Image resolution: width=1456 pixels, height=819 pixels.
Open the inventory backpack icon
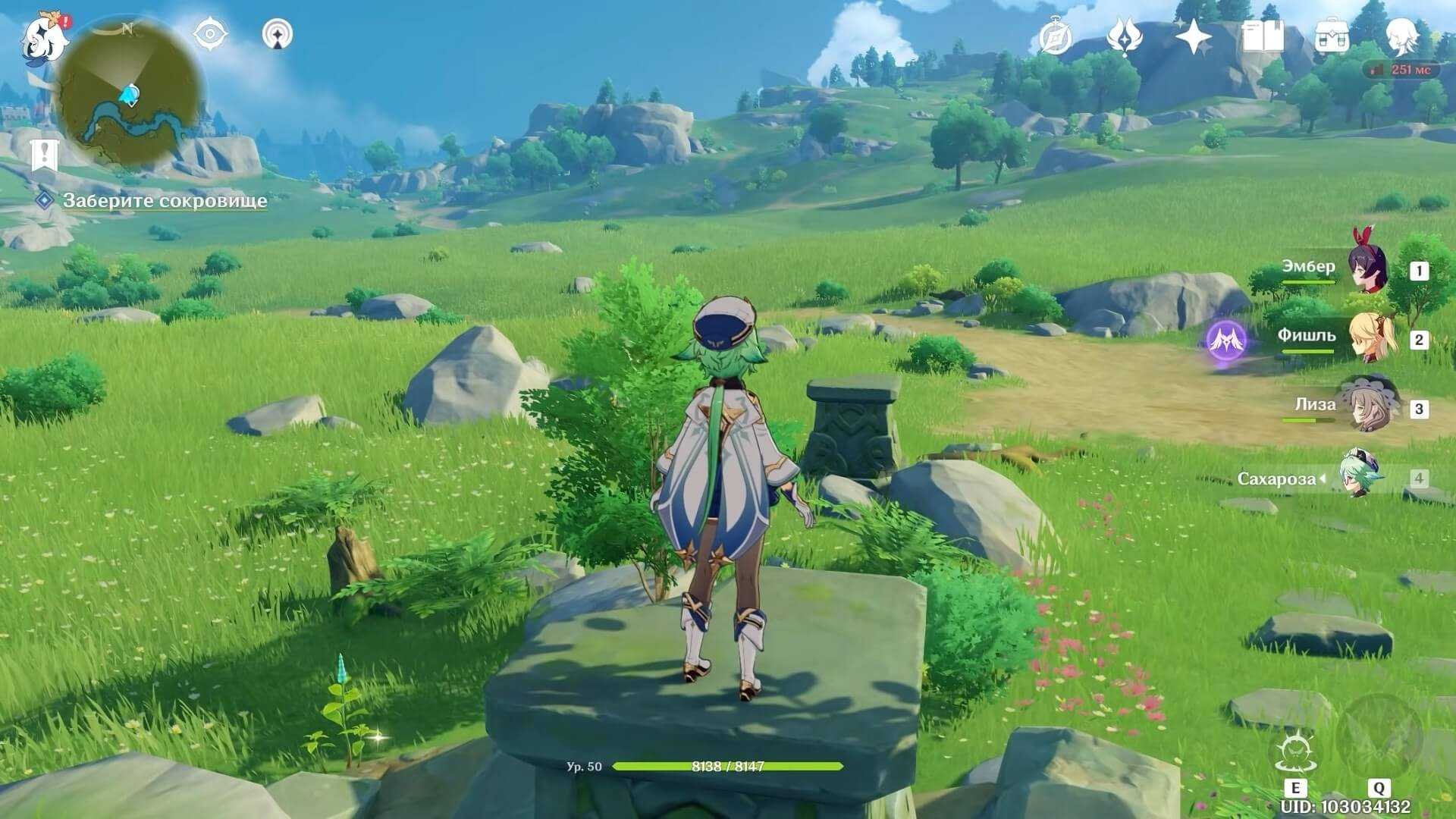(x=1332, y=36)
